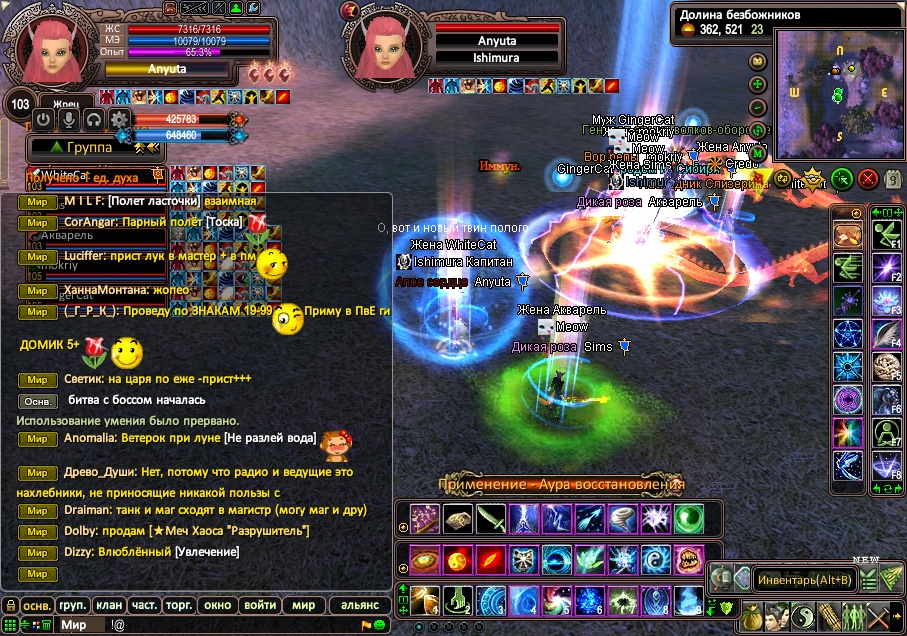Switch to the 'альянс' chat tab
The image size is (907, 636).
[360, 605]
